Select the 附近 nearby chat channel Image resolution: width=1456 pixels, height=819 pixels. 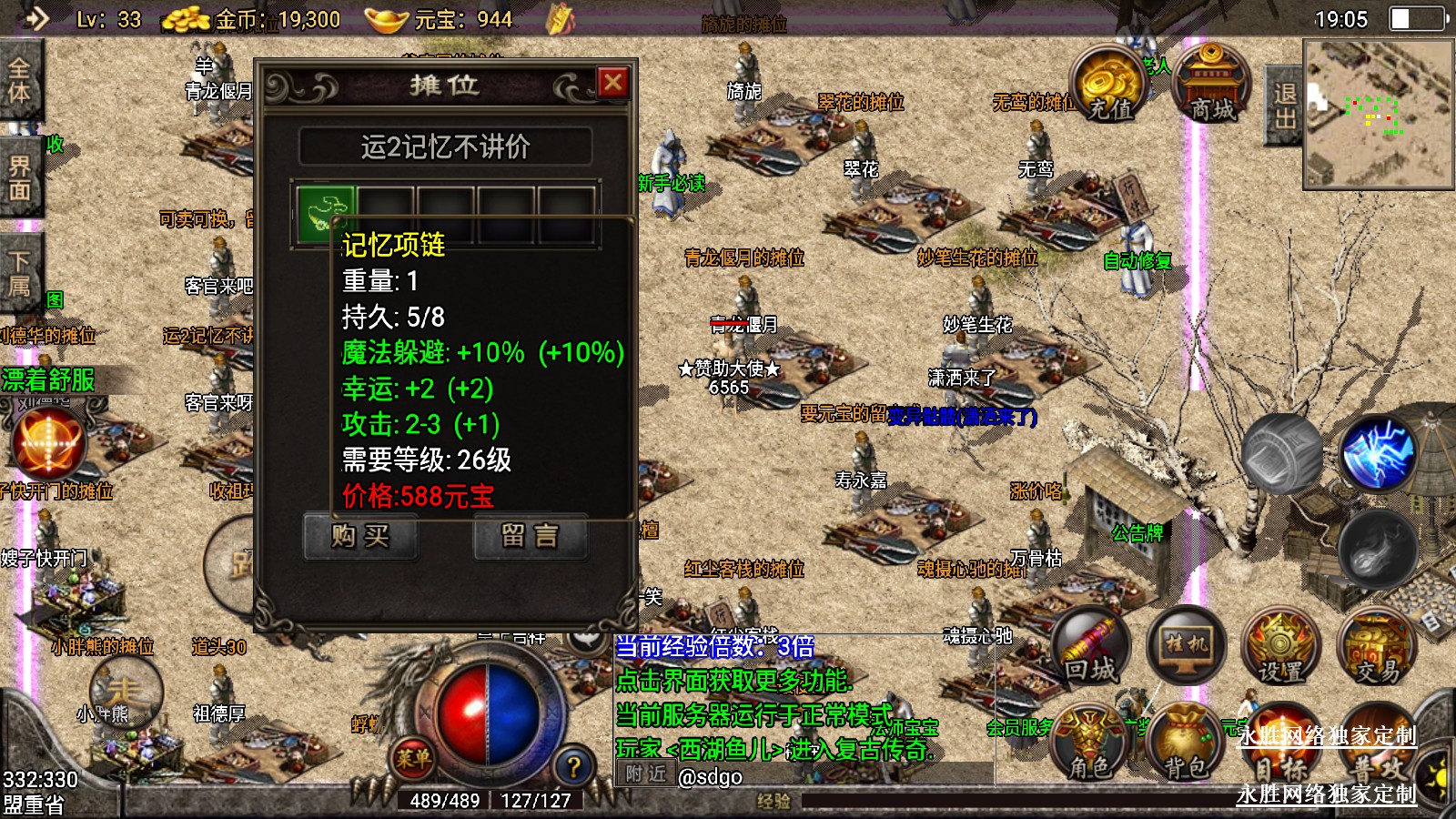click(645, 775)
